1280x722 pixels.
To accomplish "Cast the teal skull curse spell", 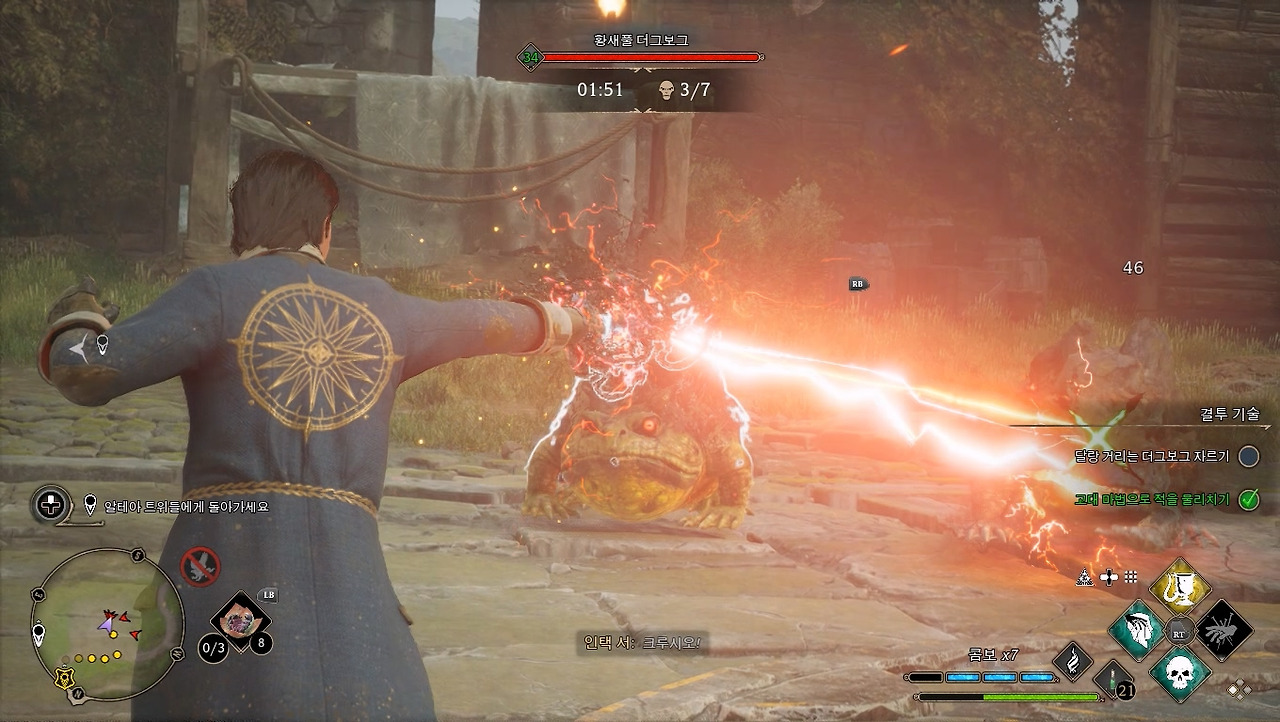I will pos(1180,672).
